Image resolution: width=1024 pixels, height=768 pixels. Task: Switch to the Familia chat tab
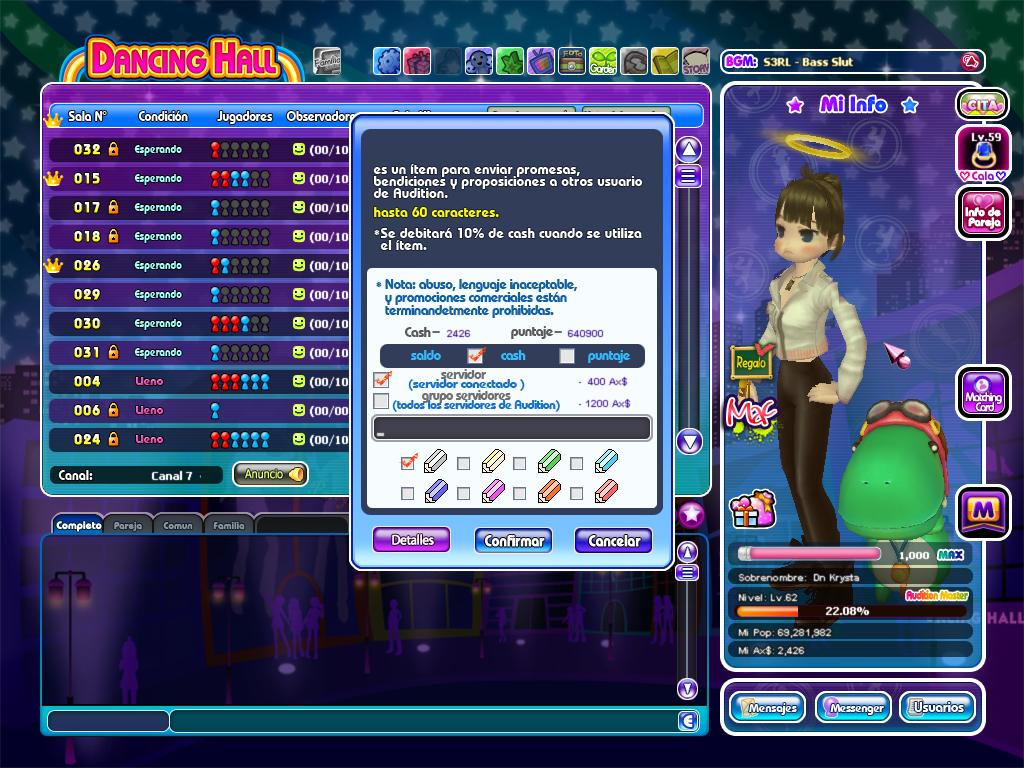point(229,524)
